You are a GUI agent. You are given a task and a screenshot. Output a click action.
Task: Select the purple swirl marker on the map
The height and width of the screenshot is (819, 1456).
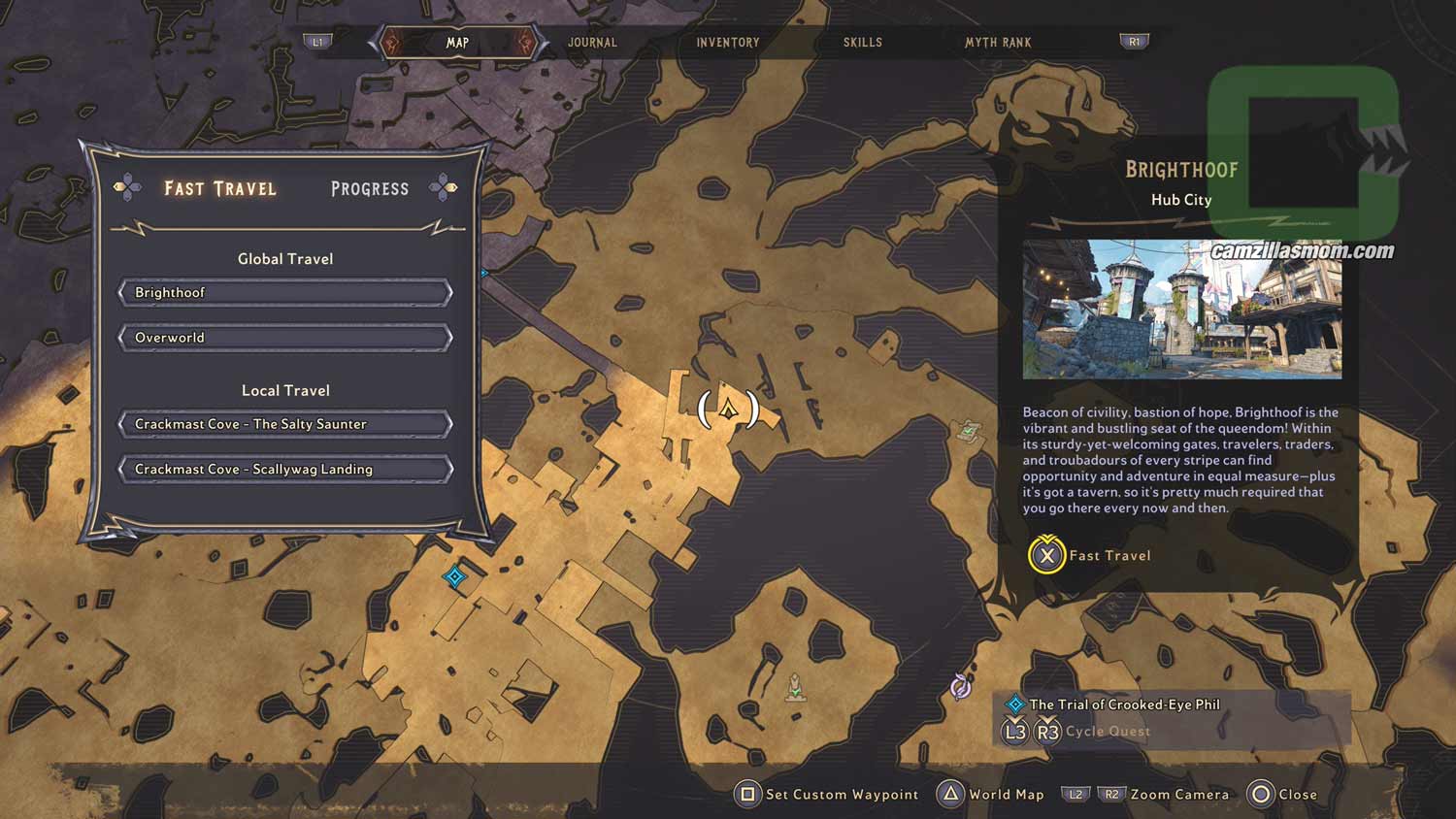click(961, 687)
